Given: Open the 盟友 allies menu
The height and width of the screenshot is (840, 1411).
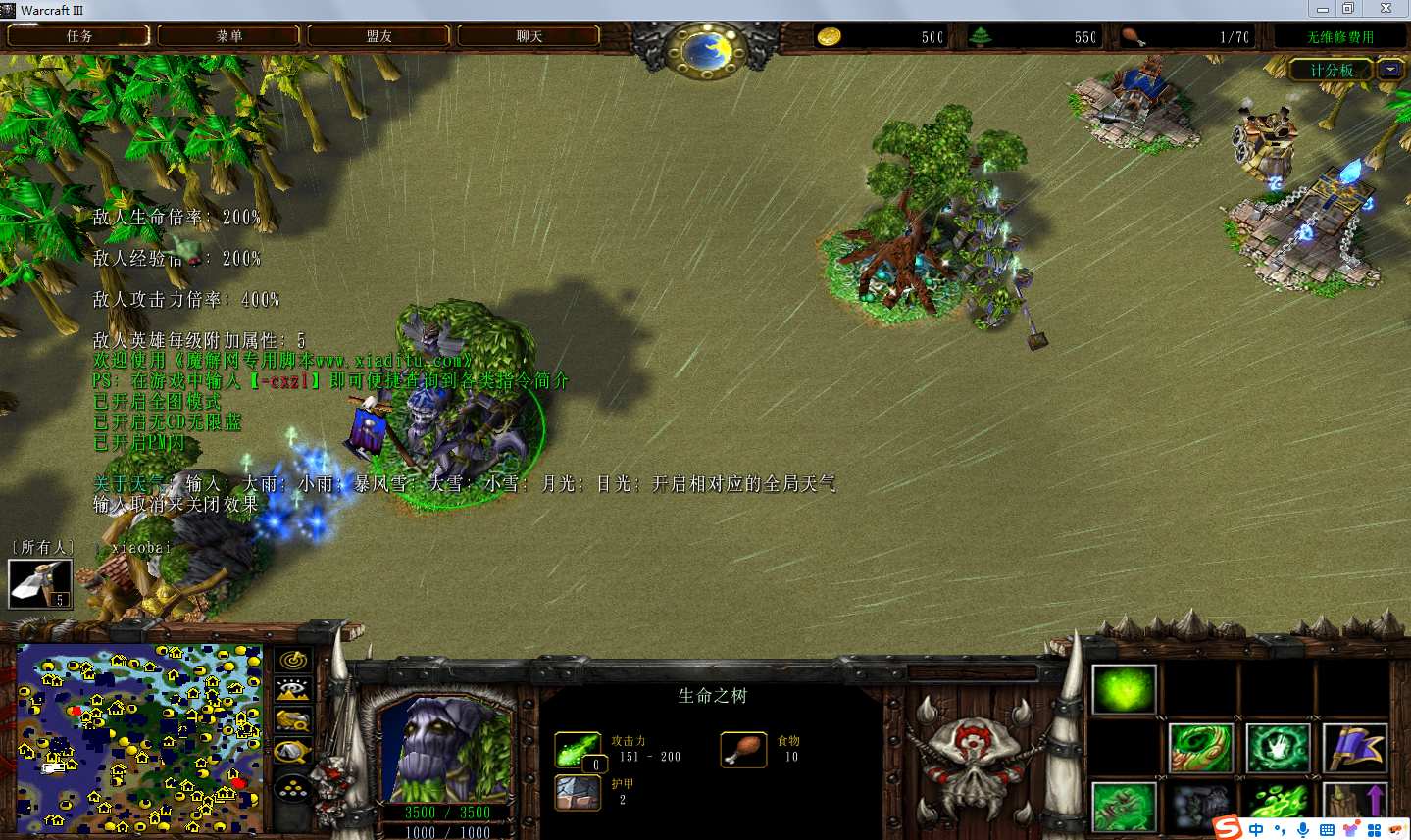Looking at the screenshot, I should (378, 36).
